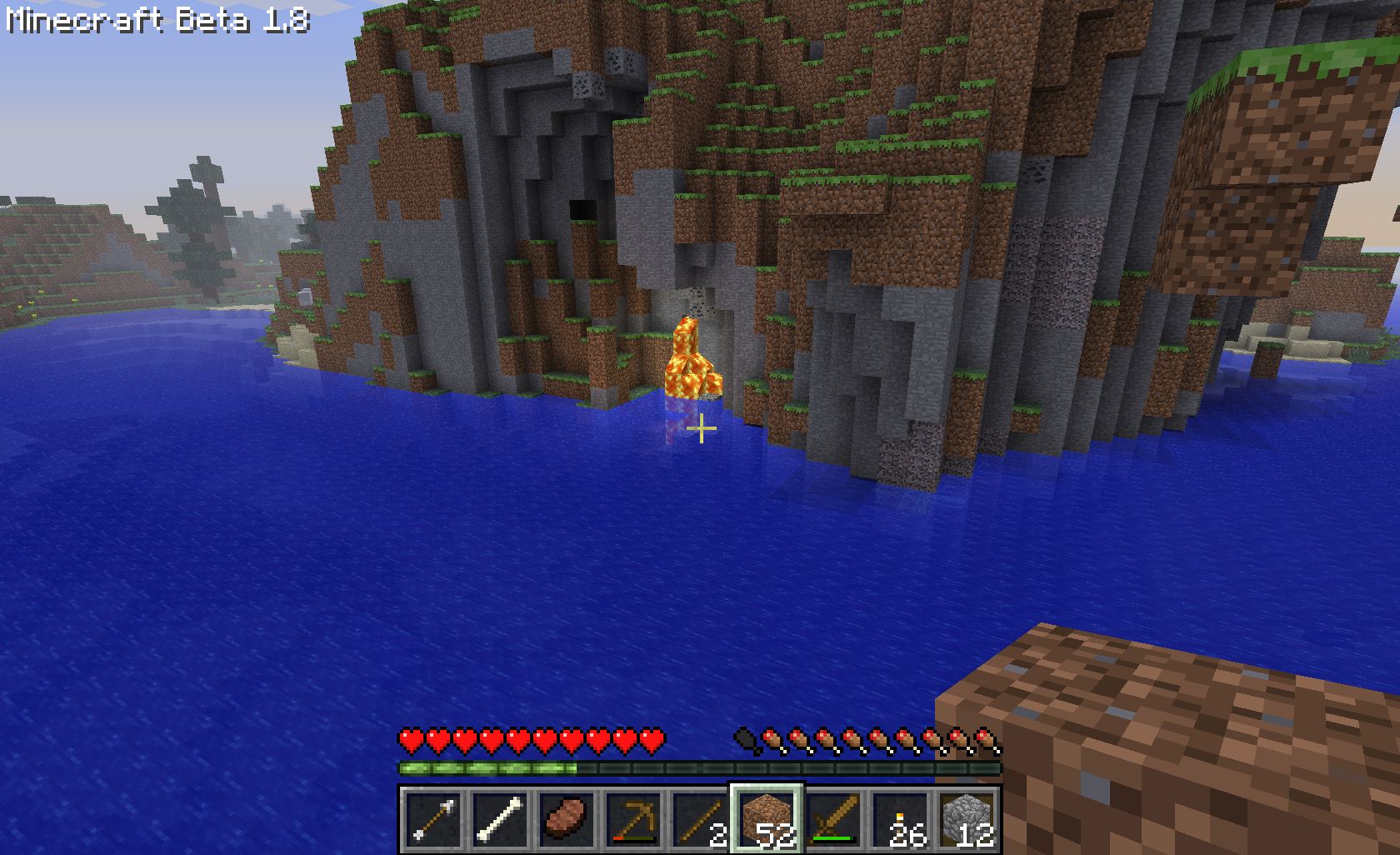Viewport: 1400px width, 855px height.
Task: Select the torches stack of 26
Action: 901,820
